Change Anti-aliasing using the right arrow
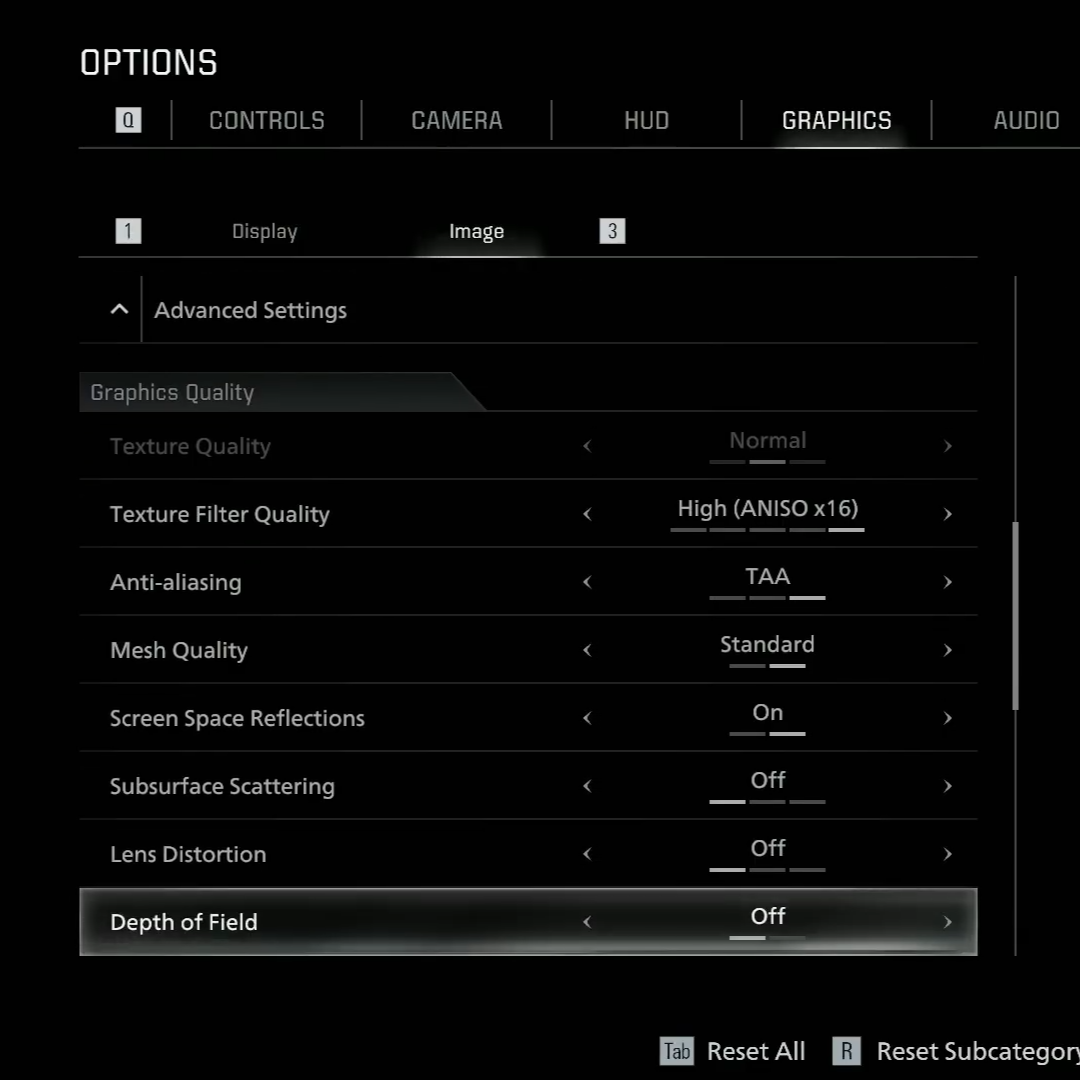Image resolution: width=1080 pixels, height=1080 pixels. tap(947, 582)
